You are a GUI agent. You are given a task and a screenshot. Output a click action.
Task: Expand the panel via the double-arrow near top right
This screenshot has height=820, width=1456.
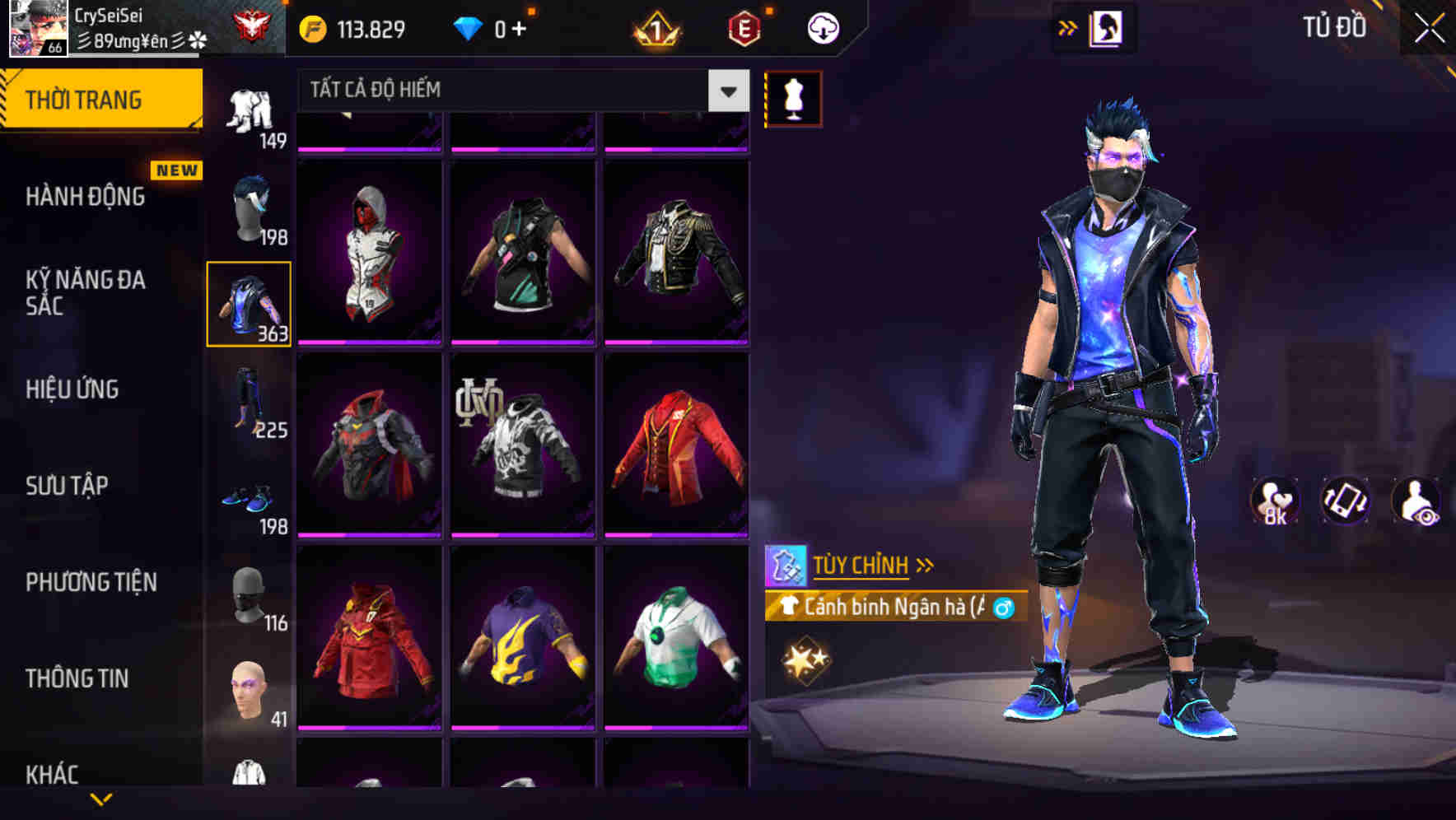click(1068, 27)
